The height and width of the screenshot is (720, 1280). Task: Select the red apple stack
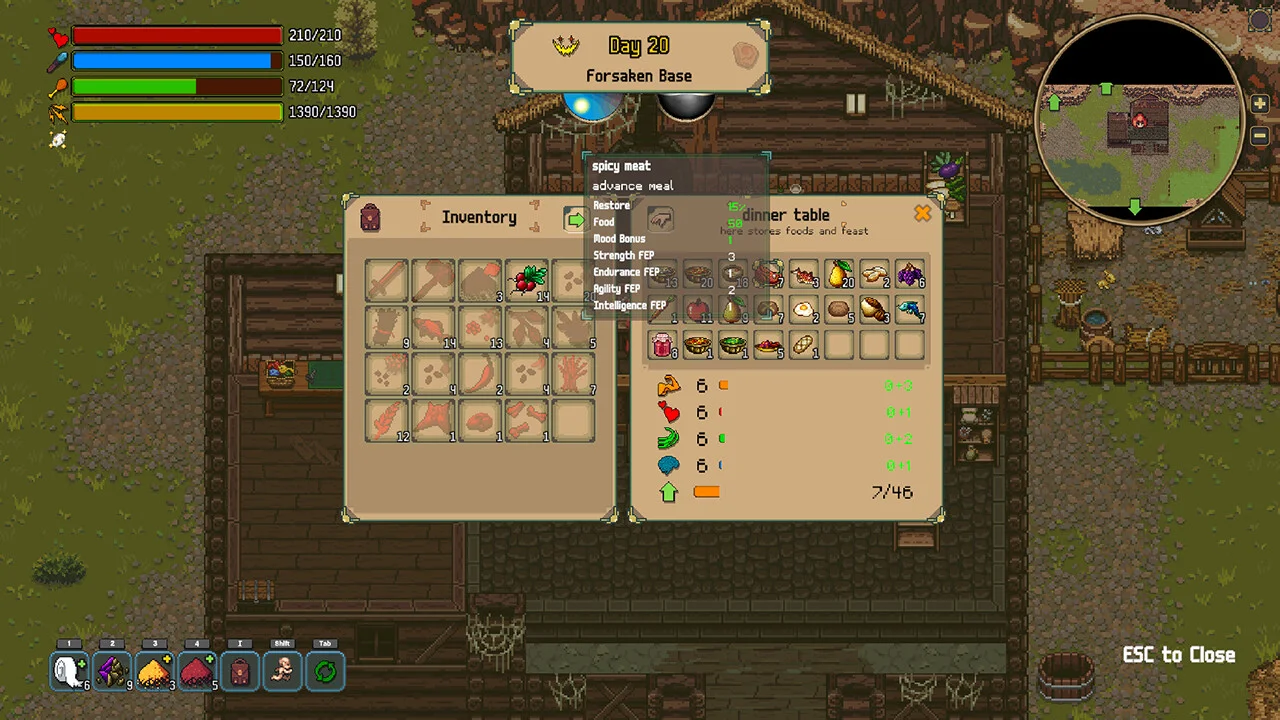click(x=698, y=310)
